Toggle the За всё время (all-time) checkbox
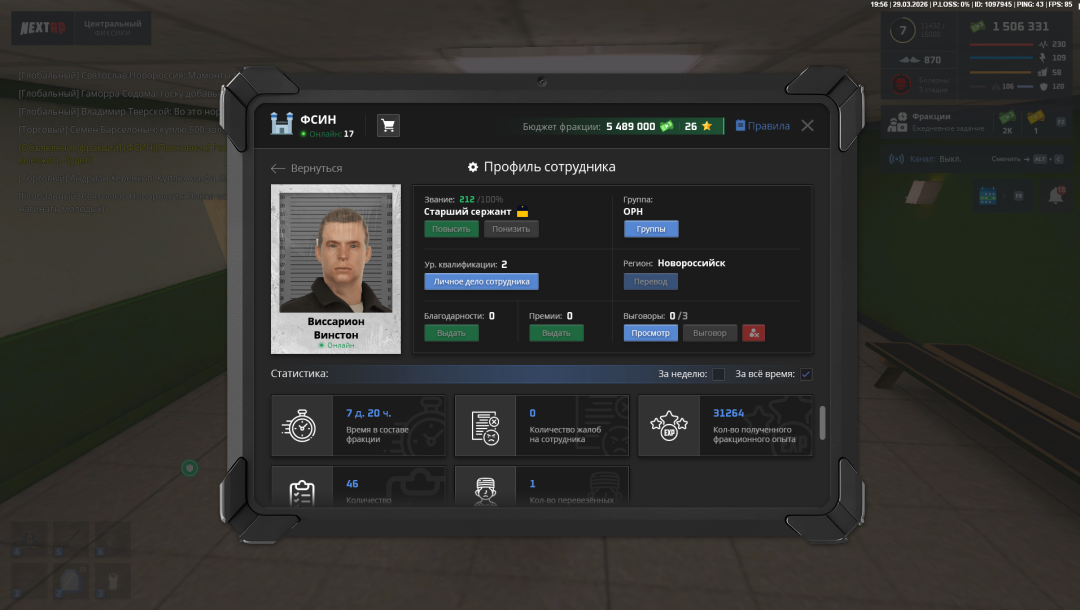 pyautogui.click(x=806, y=374)
